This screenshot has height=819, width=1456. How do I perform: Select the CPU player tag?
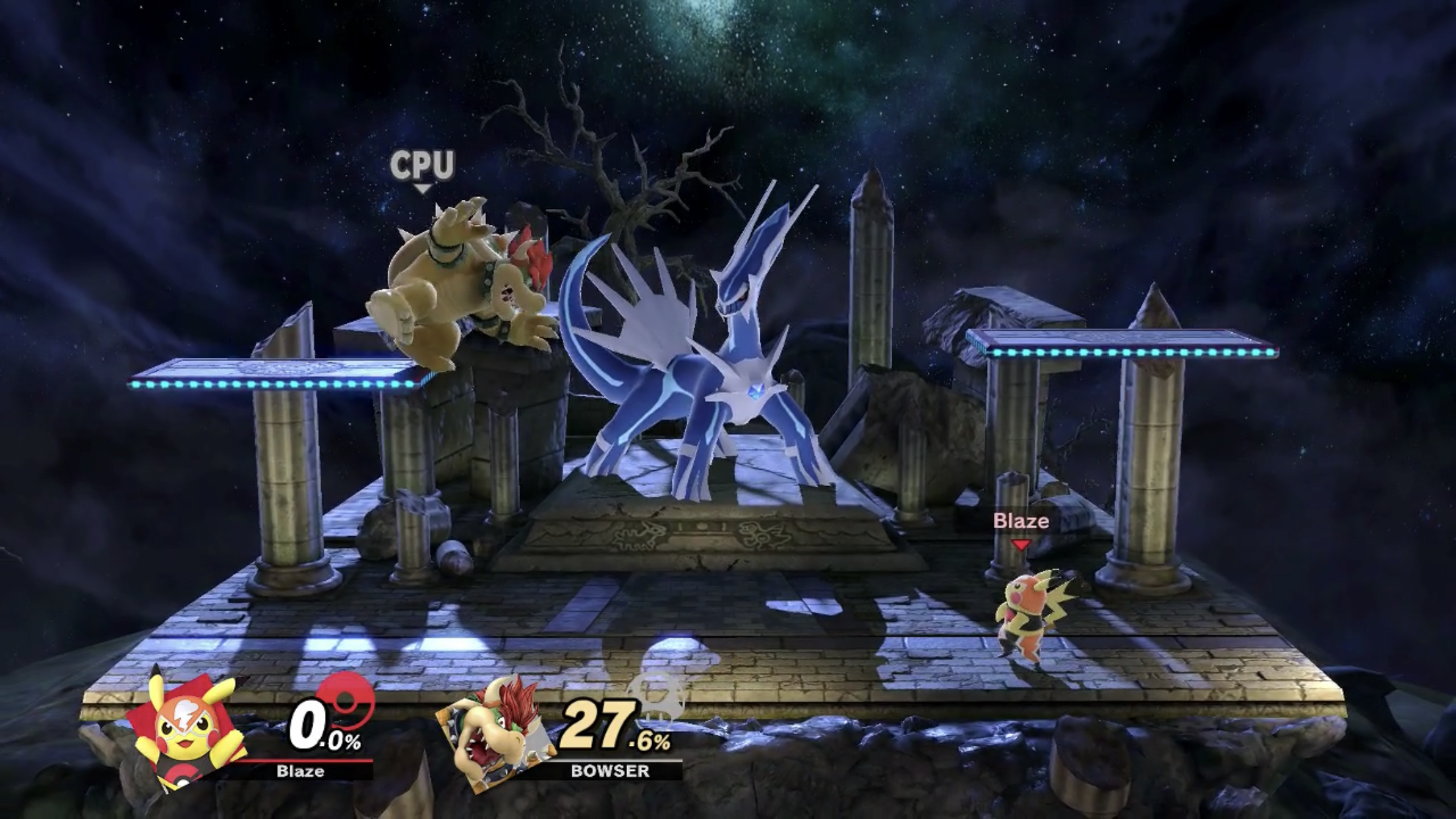point(422,166)
